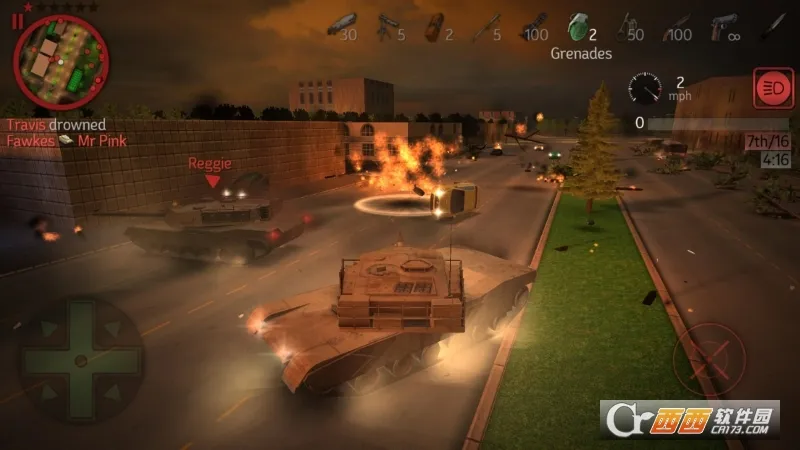Pause the game with the pause icon

(16, 21)
